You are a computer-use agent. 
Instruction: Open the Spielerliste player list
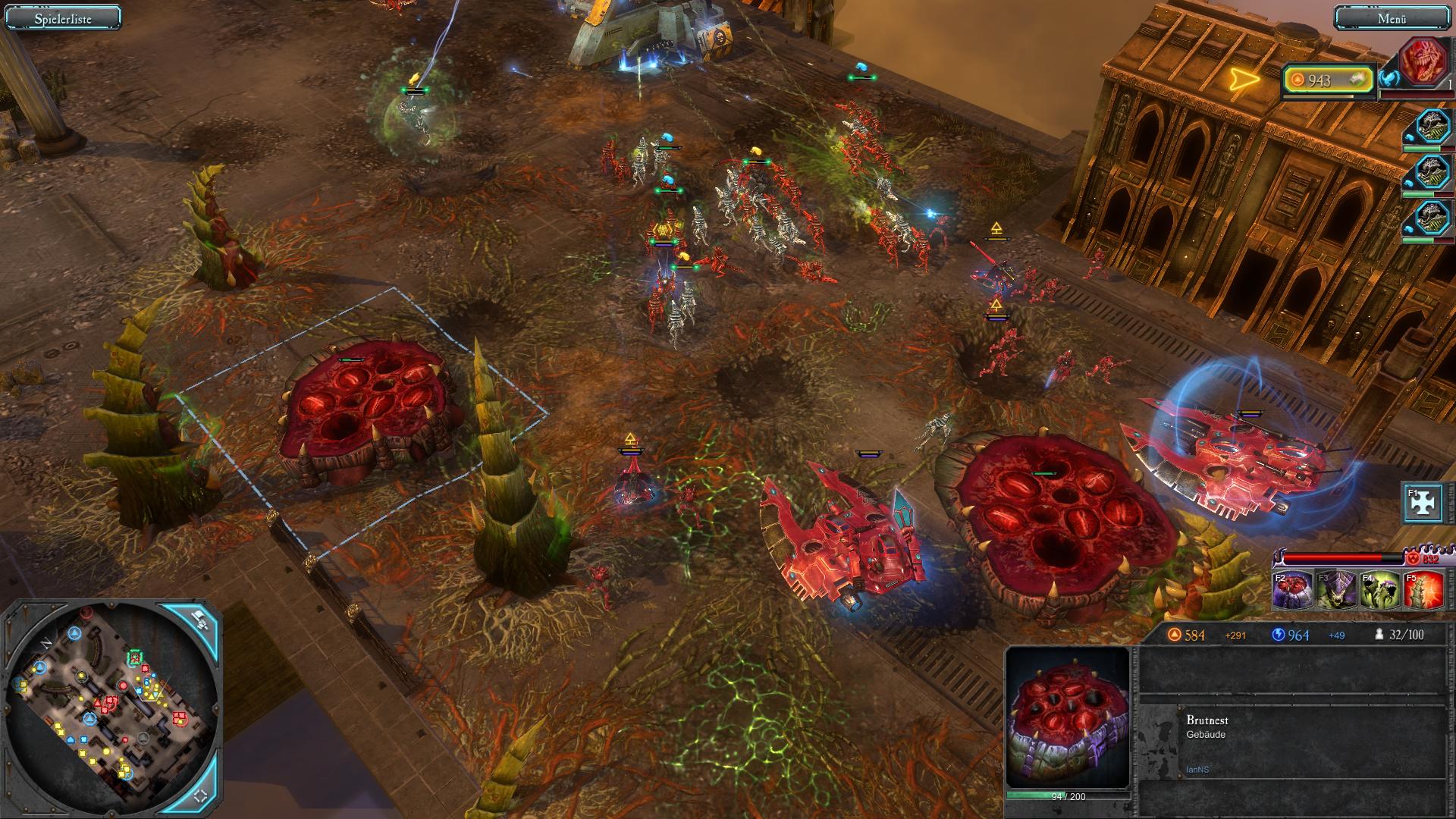[x=63, y=18]
